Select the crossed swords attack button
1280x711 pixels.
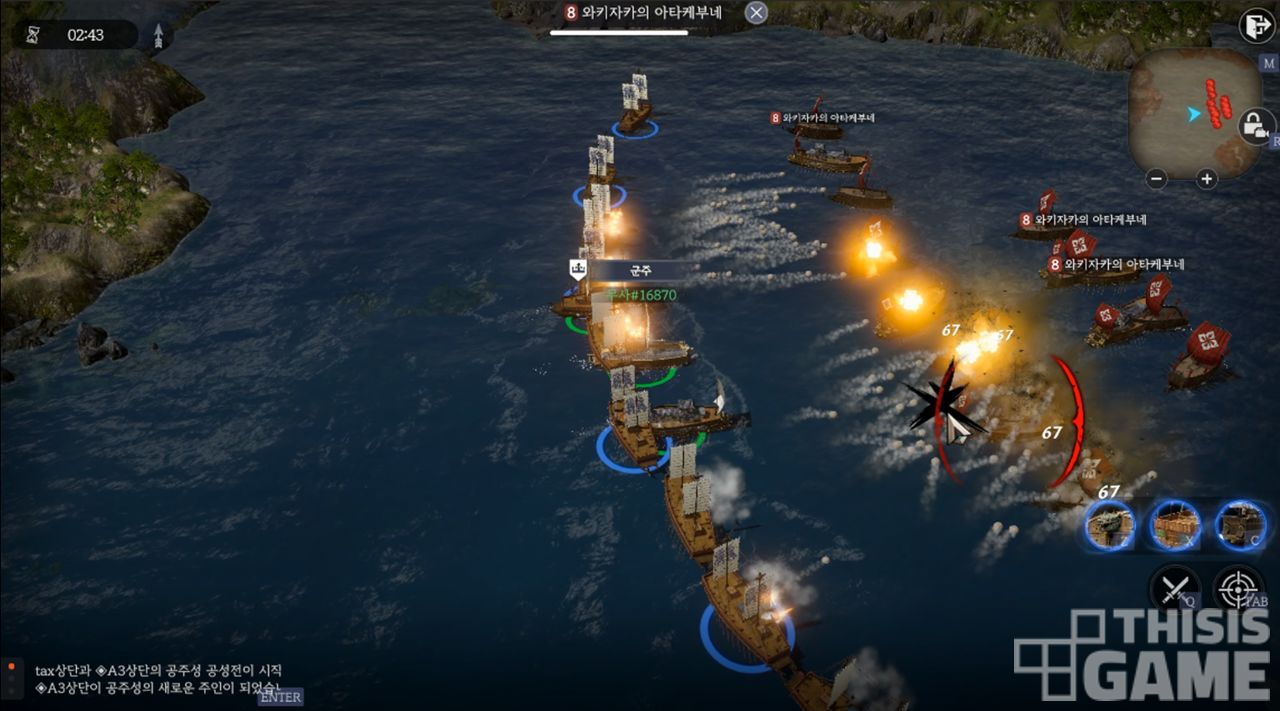click(x=1175, y=588)
